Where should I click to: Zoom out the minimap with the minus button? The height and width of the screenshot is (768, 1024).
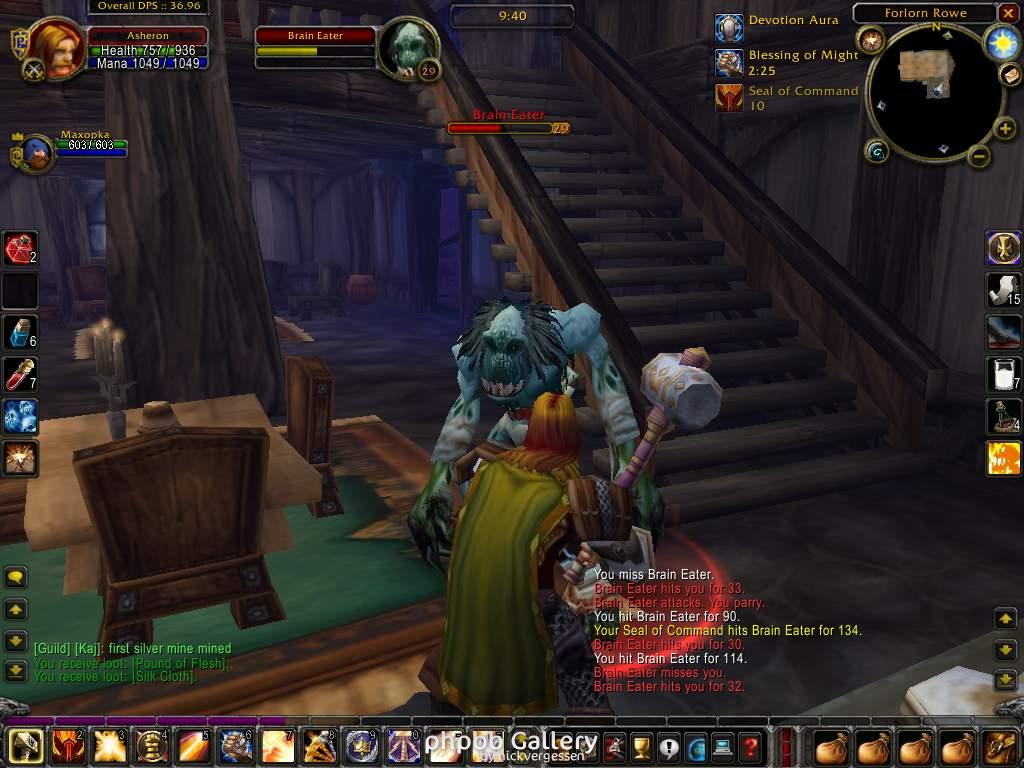pos(979,156)
